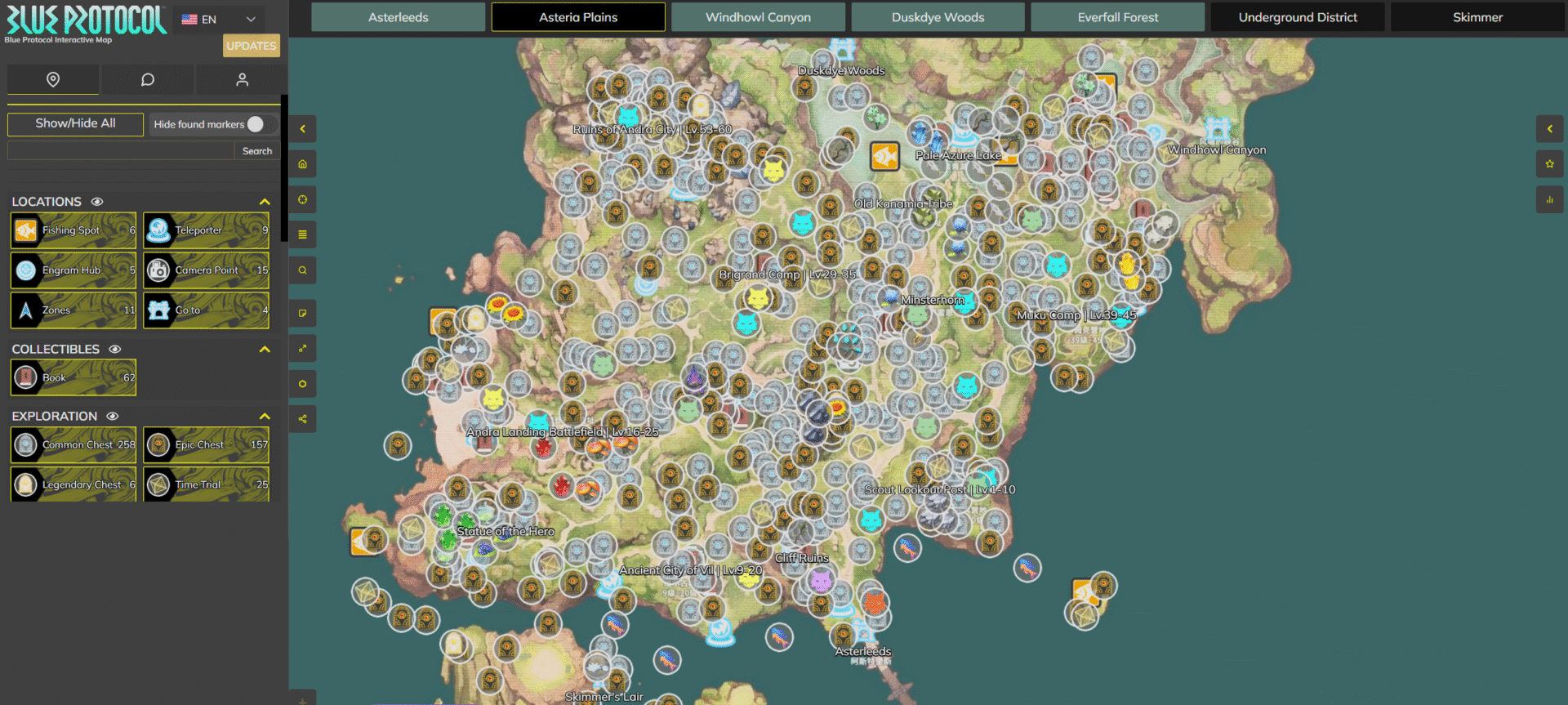
Task: Collapse the COLLECTIBLES section chevron
Action: [264, 349]
